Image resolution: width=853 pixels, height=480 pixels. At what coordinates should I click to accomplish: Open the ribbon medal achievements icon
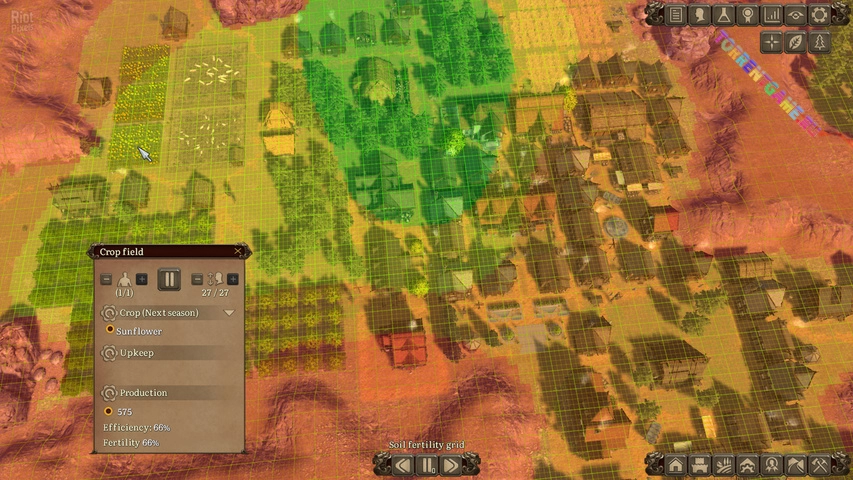point(748,14)
